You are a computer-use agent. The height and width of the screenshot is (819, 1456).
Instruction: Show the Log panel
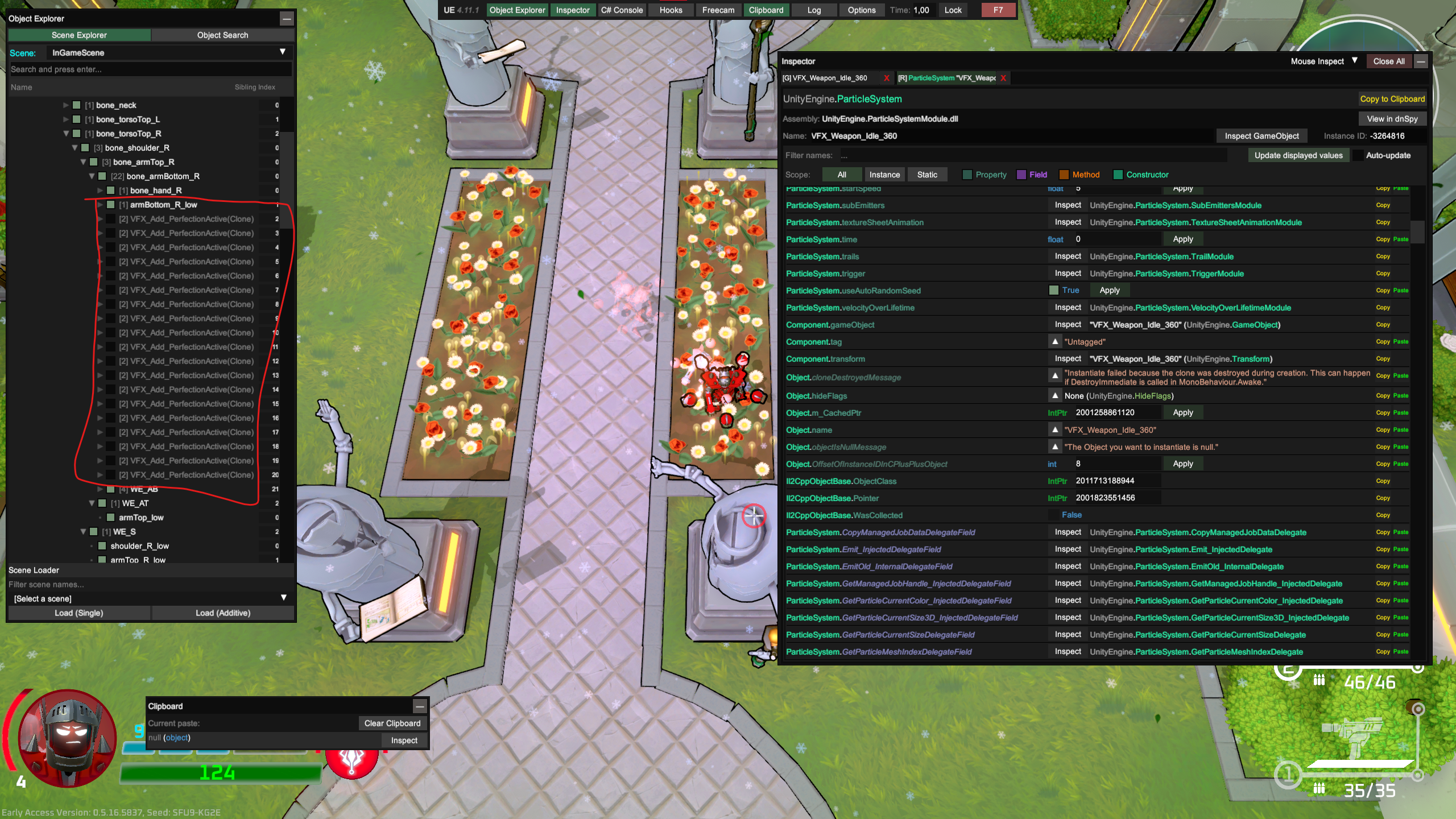[x=814, y=10]
